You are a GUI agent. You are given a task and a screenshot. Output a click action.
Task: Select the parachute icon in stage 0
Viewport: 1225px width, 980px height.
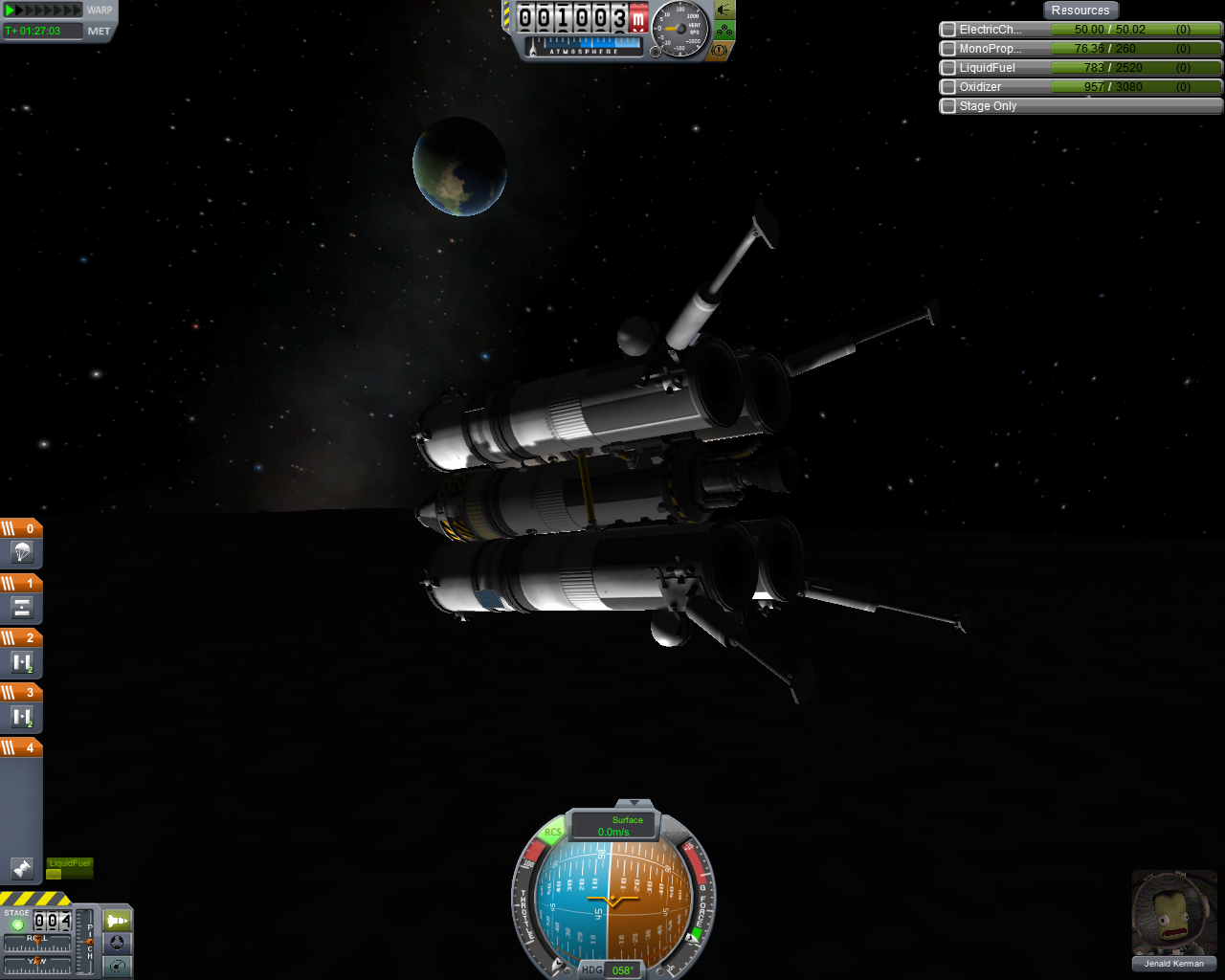click(22, 552)
